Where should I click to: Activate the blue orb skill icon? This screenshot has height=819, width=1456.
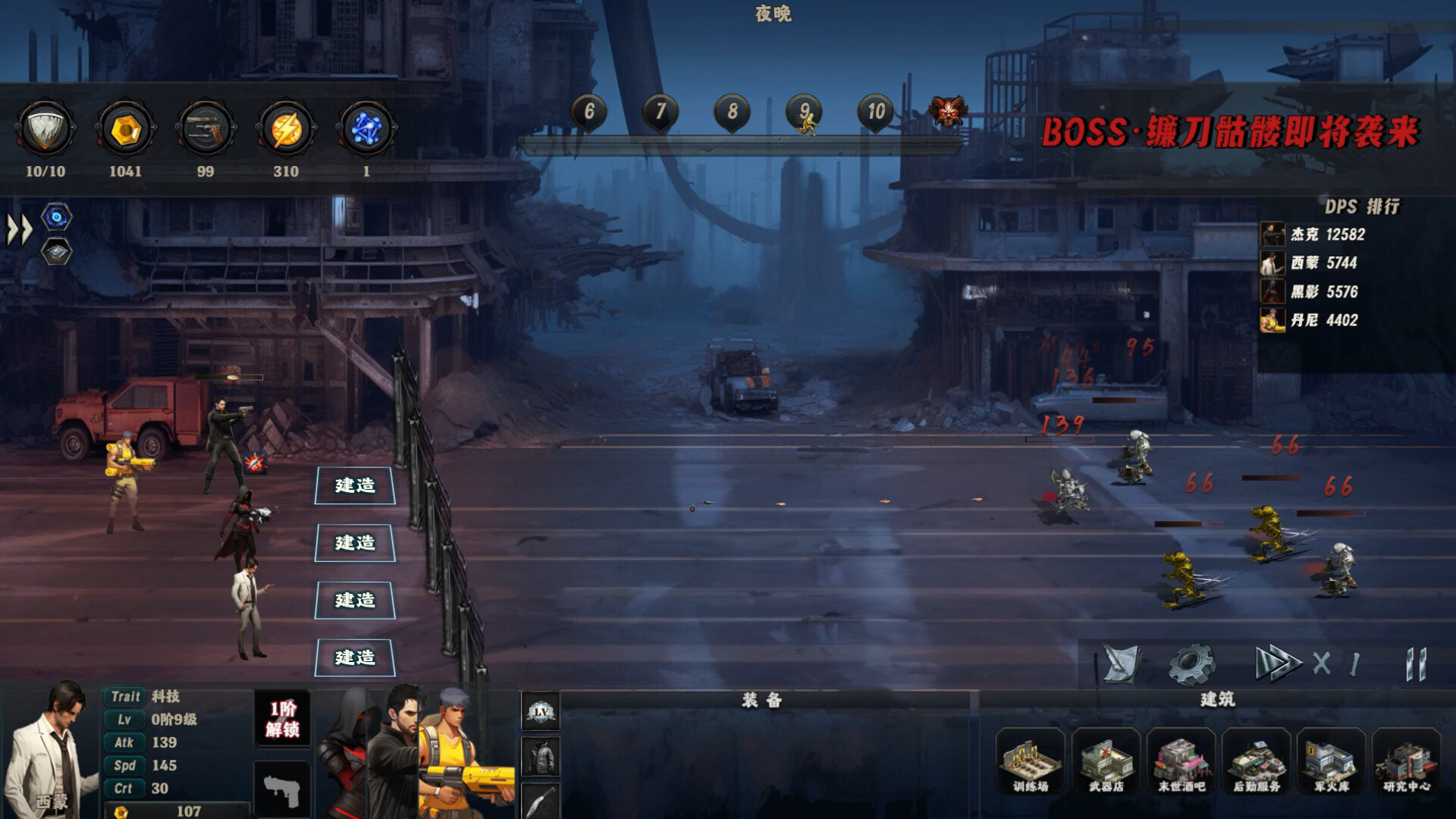coord(57,218)
